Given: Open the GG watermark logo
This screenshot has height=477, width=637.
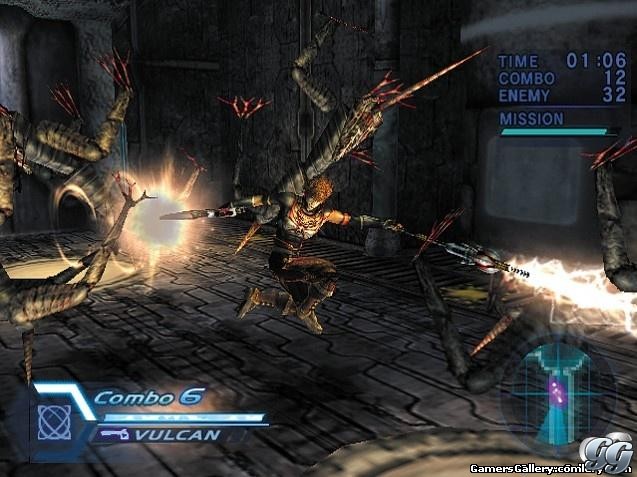Looking at the screenshot, I should pyautogui.click(x=615, y=452).
